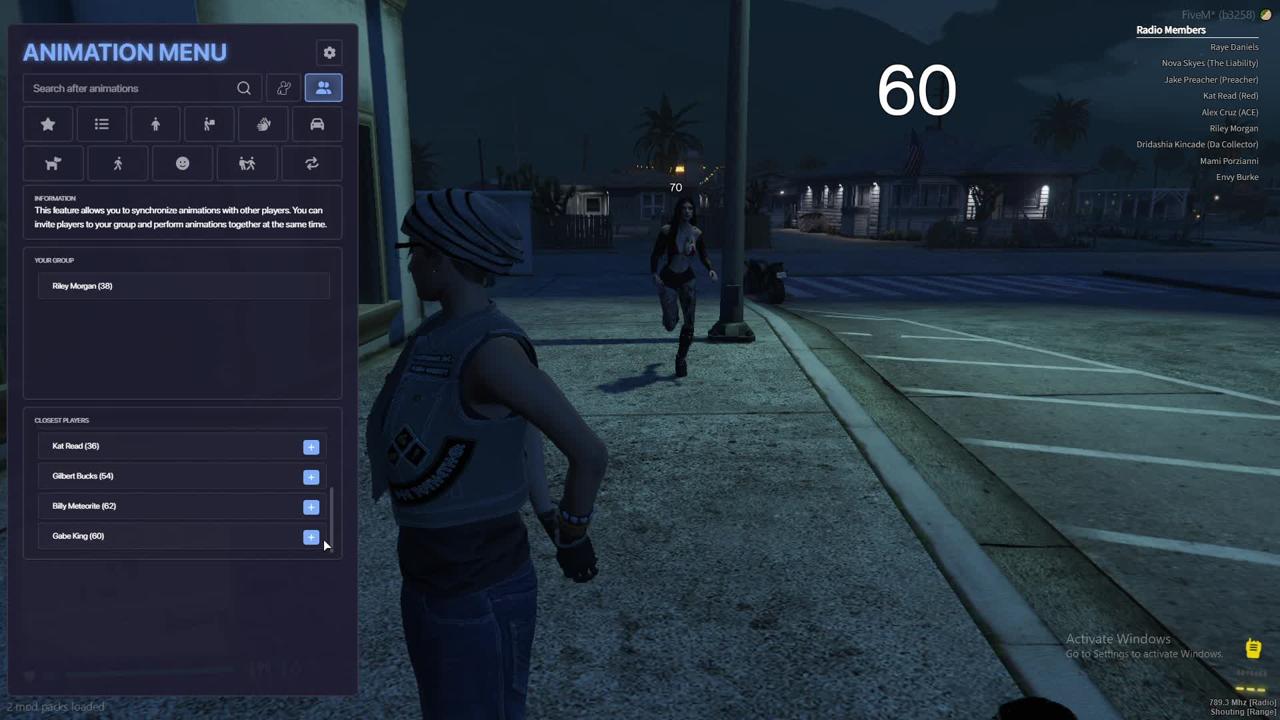Click the Search after animations field
The width and height of the screenshot is (1280, 720).
point(130,89)
